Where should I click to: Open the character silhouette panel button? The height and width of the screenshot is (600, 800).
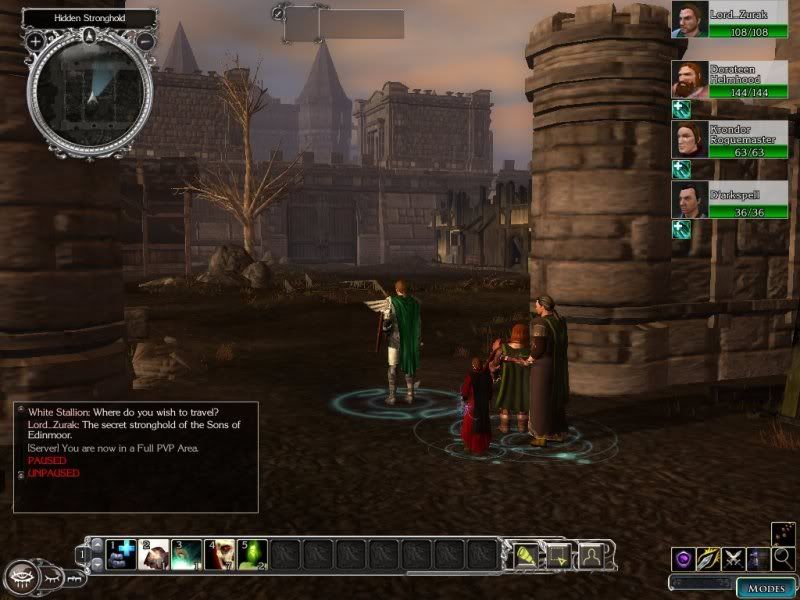592,553
